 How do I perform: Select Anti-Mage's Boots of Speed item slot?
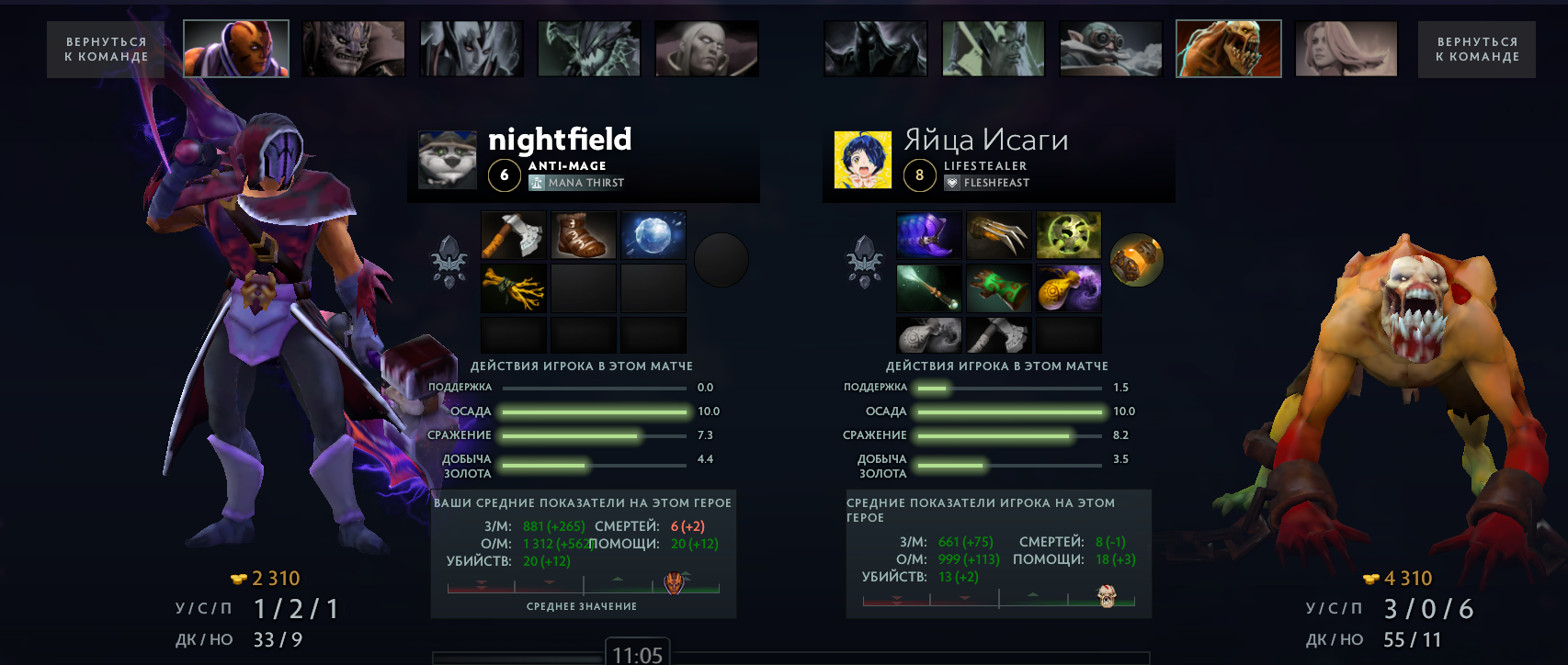click(584, 236)
